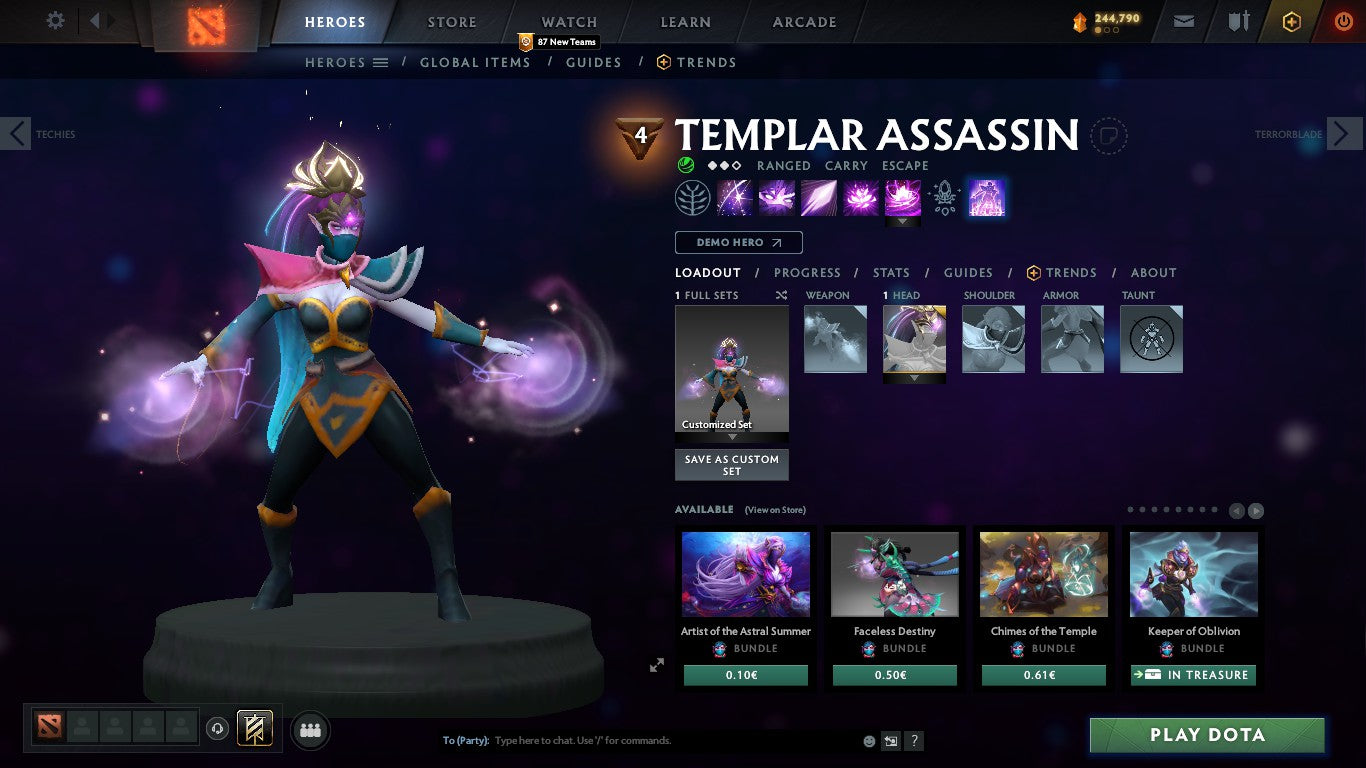The image size is (1366, 768).
Task: Click the Armory shield and sword icon
Action: coord(1237,20)
